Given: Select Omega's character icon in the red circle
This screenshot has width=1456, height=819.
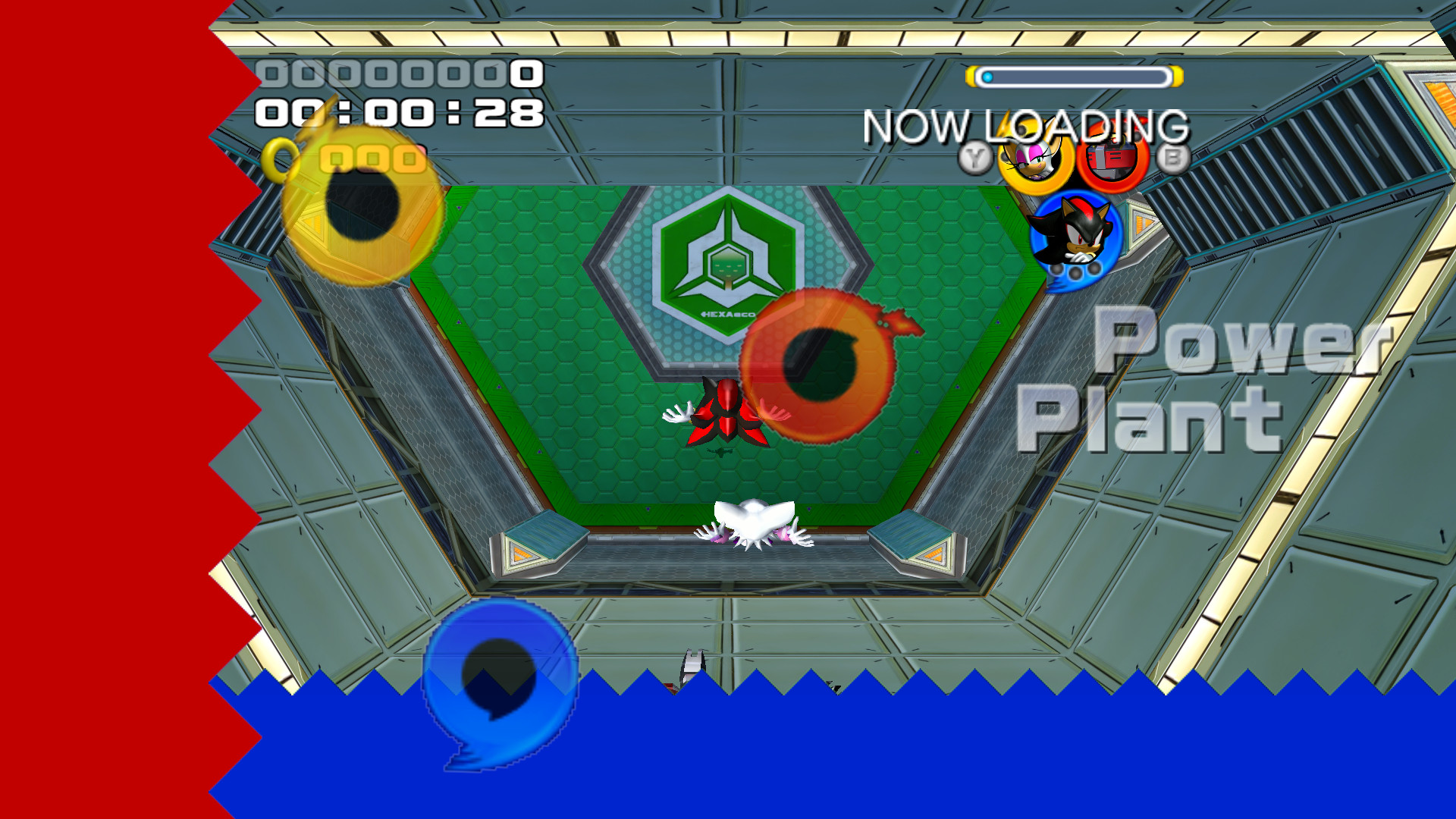Looking at the screenshot, I should coord(1111,159).
